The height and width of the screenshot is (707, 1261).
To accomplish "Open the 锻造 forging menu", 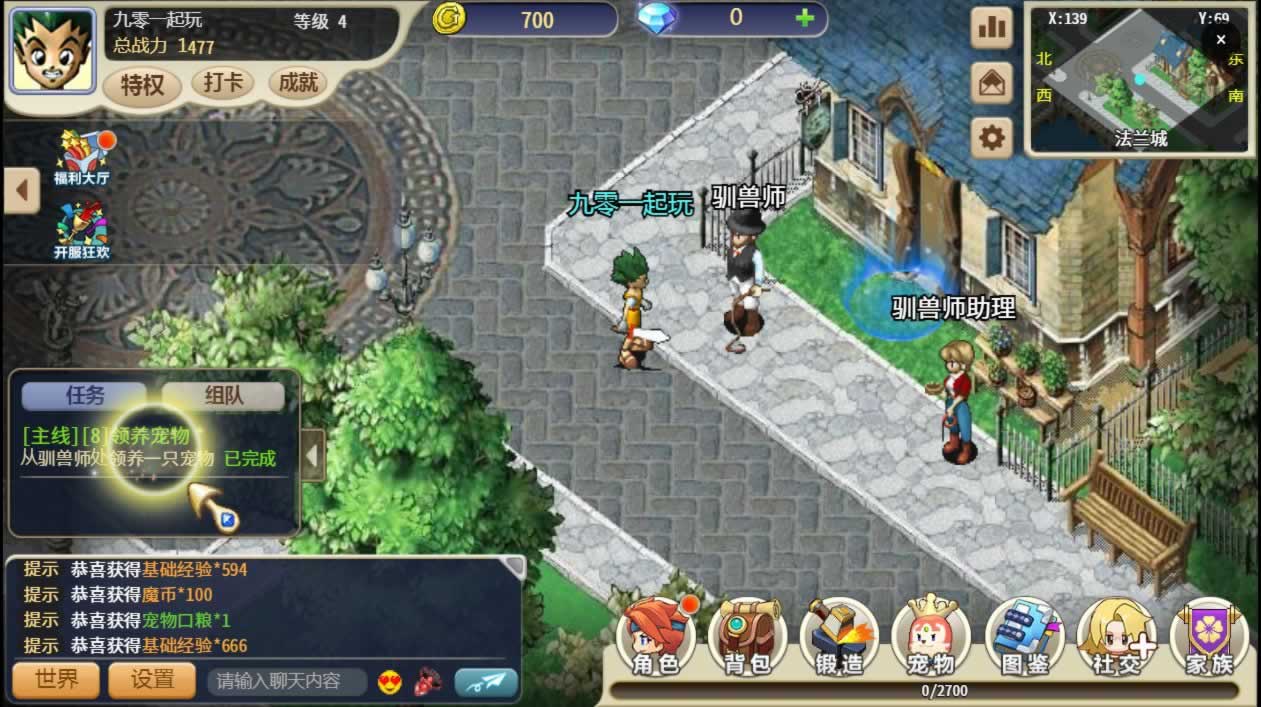I will (840, 636).
